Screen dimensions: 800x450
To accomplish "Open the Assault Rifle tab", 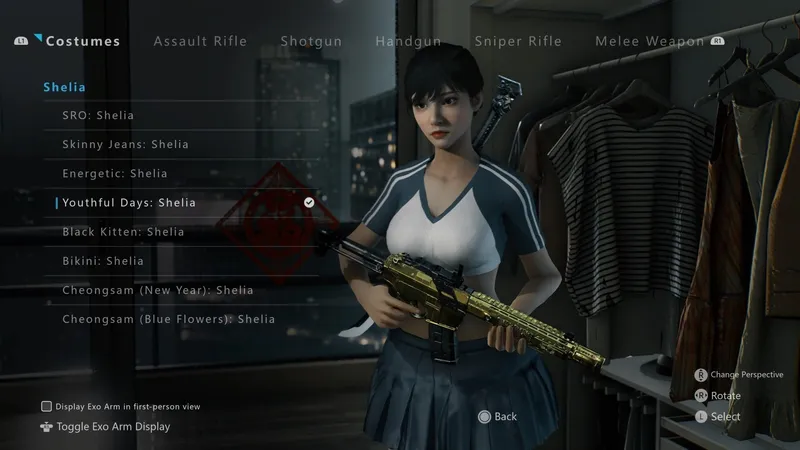I will click(x=200, y=41).
